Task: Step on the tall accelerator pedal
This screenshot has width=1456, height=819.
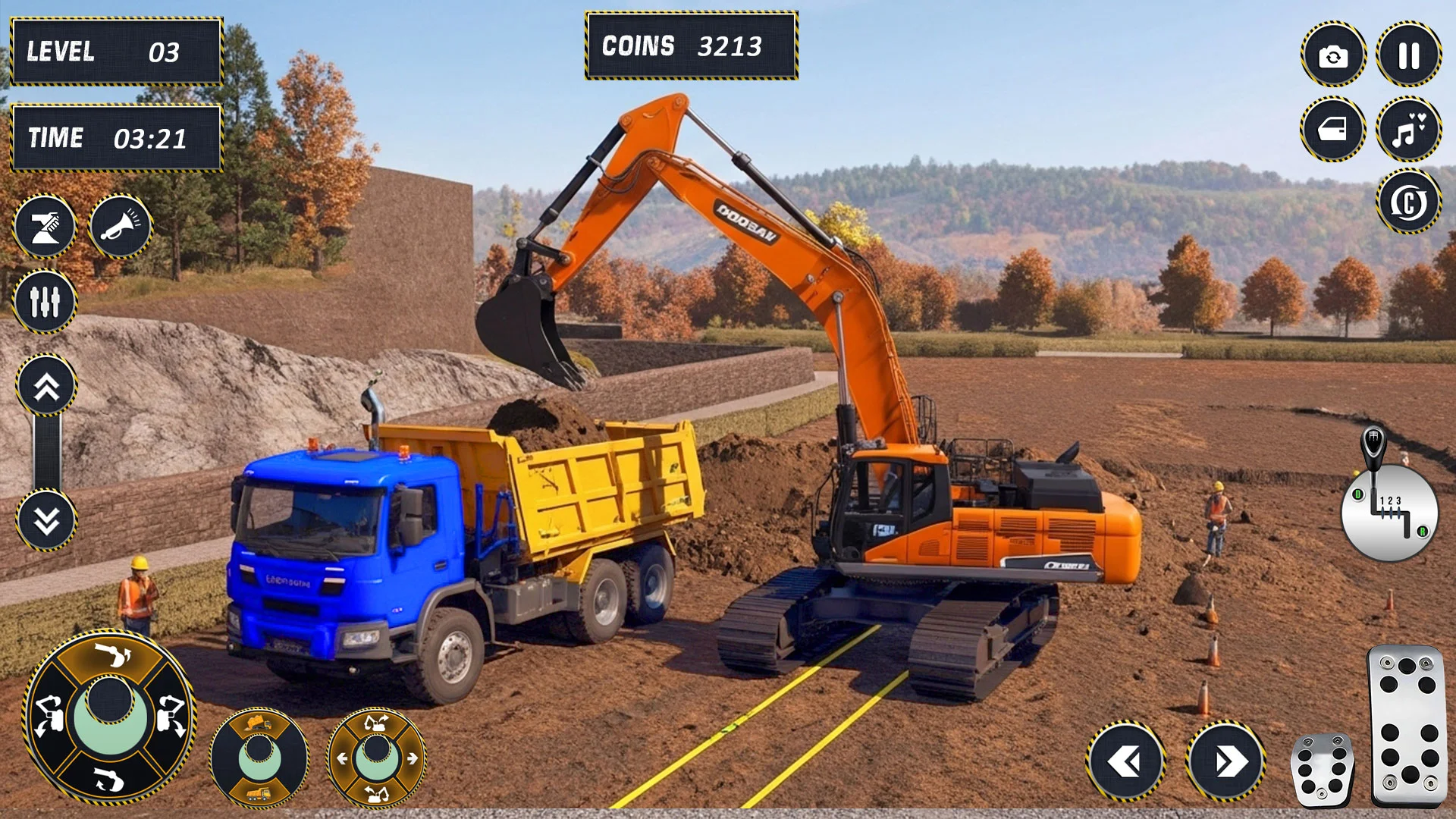Action: pyautogui.click(x=1407, y=724)
